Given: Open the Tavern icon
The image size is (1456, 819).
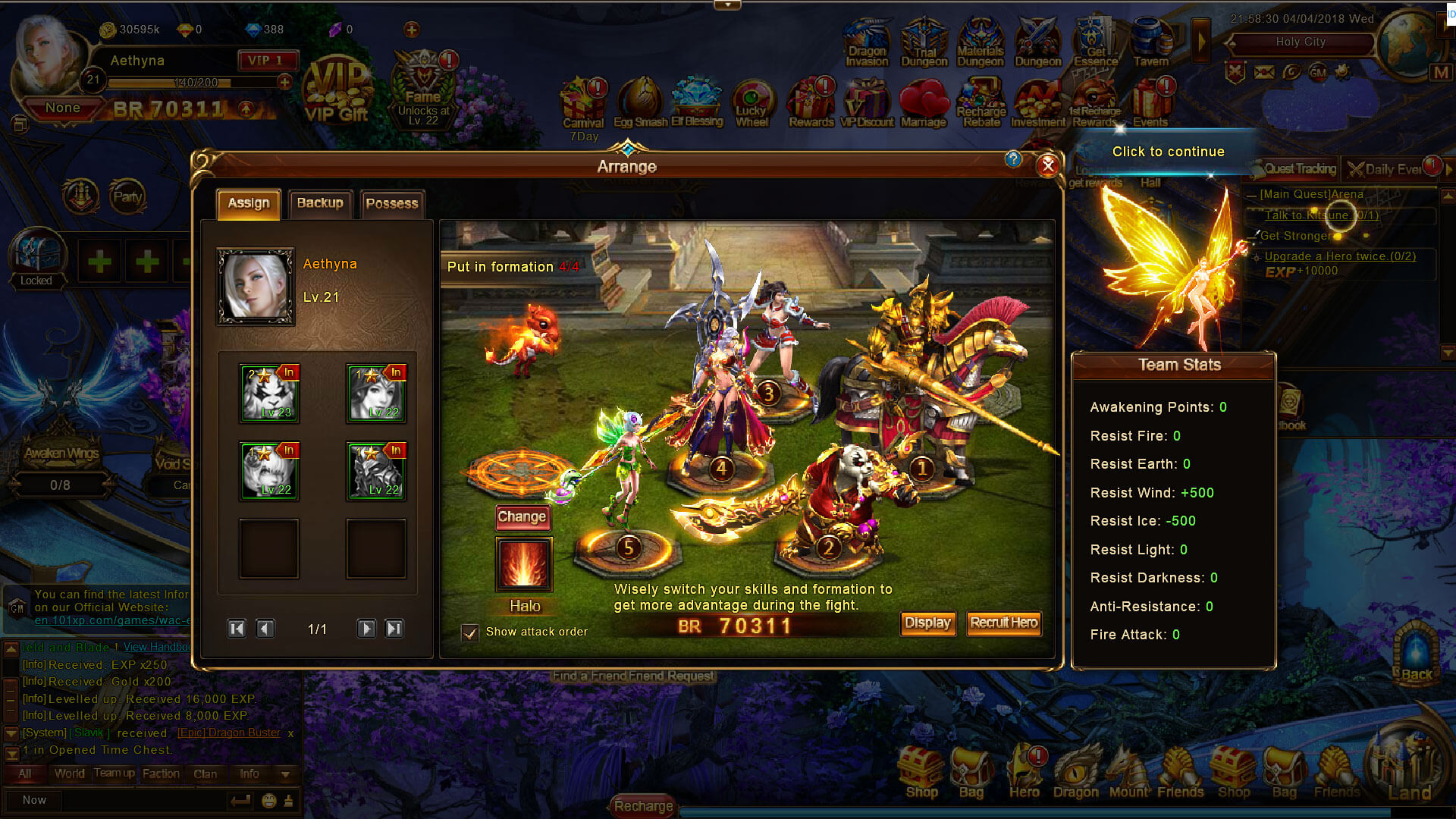Looking at the screenshot, I should click(x=1151, y=44).
